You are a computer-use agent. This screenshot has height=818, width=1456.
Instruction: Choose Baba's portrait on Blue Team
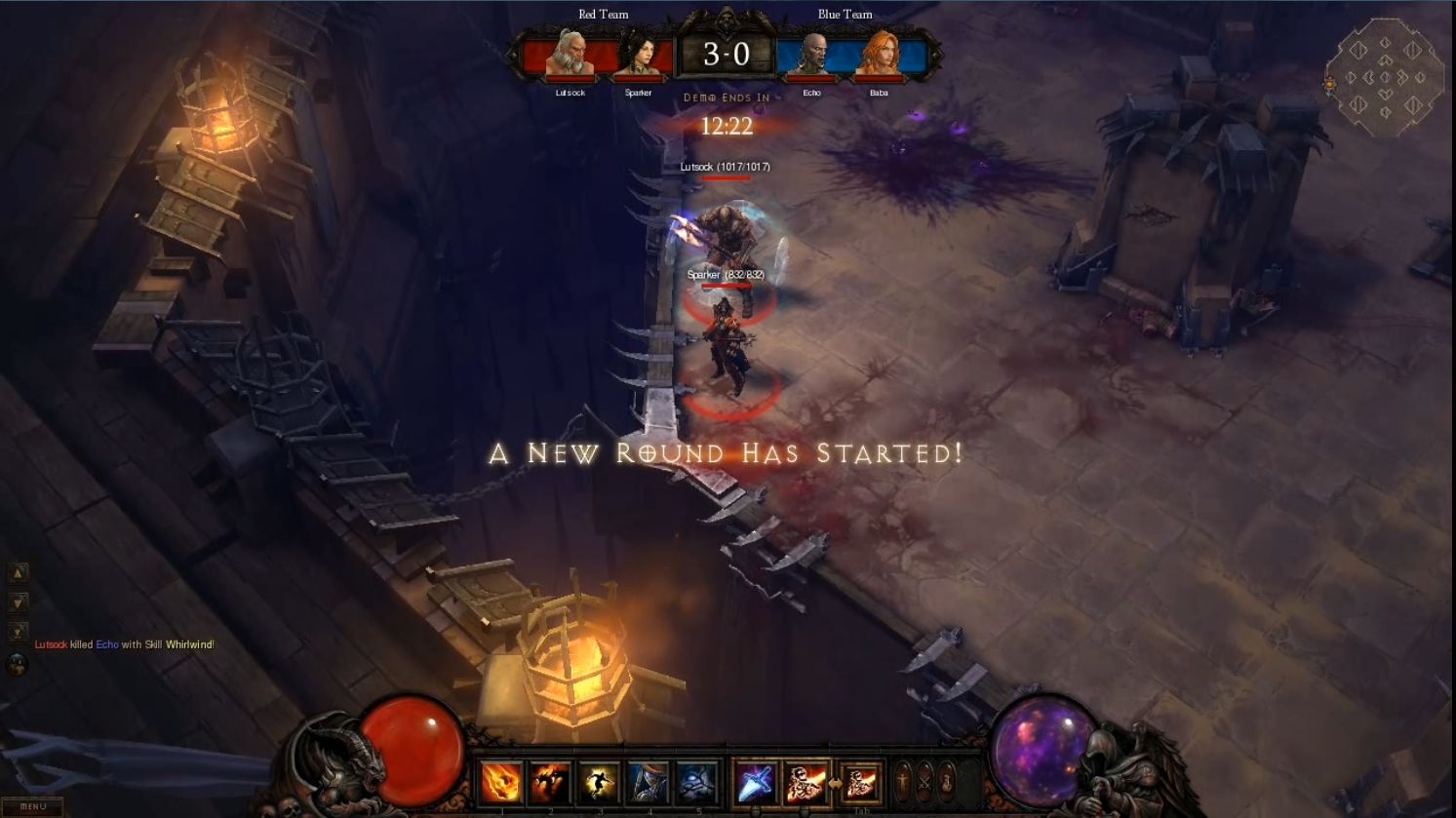tap(879, 54)
